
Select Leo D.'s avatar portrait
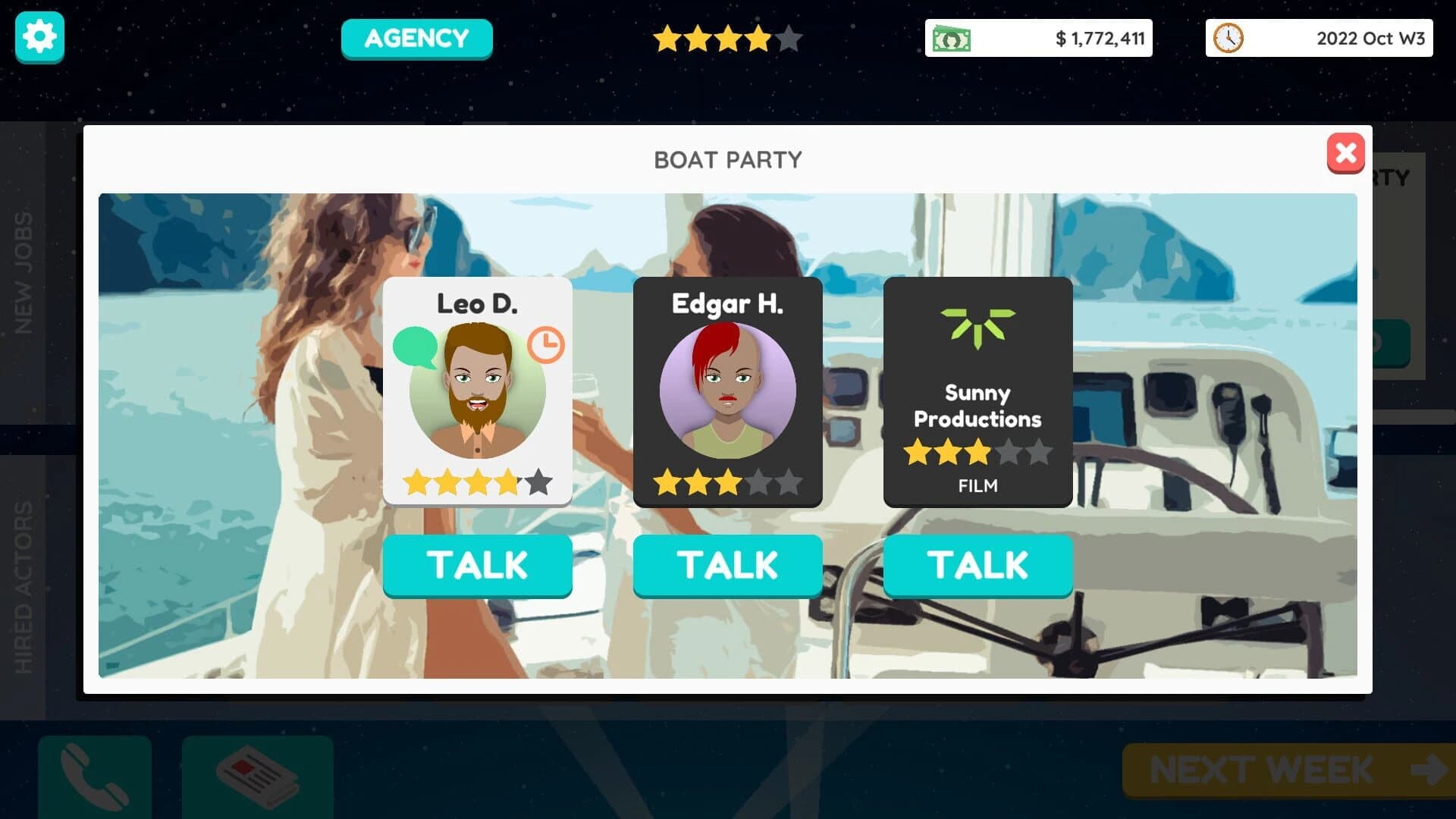coord(477,389)
